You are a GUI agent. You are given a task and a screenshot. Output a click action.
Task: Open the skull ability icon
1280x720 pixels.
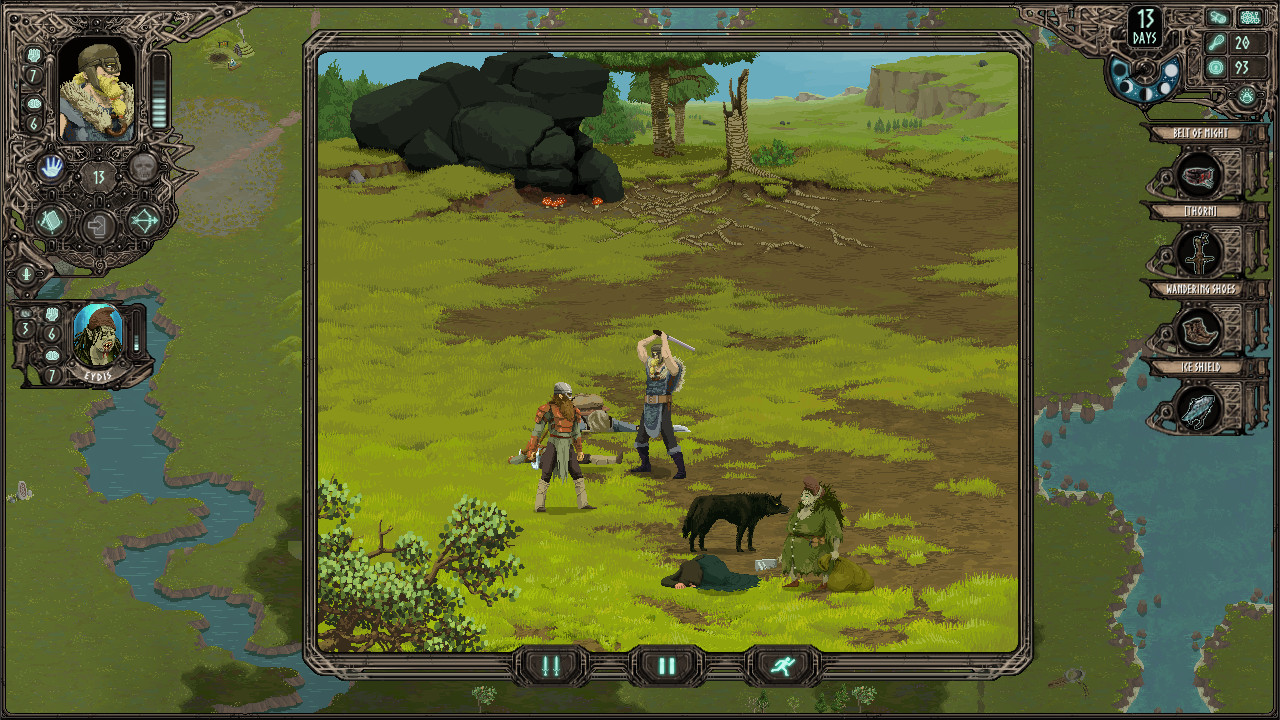(x=145, y=167)
